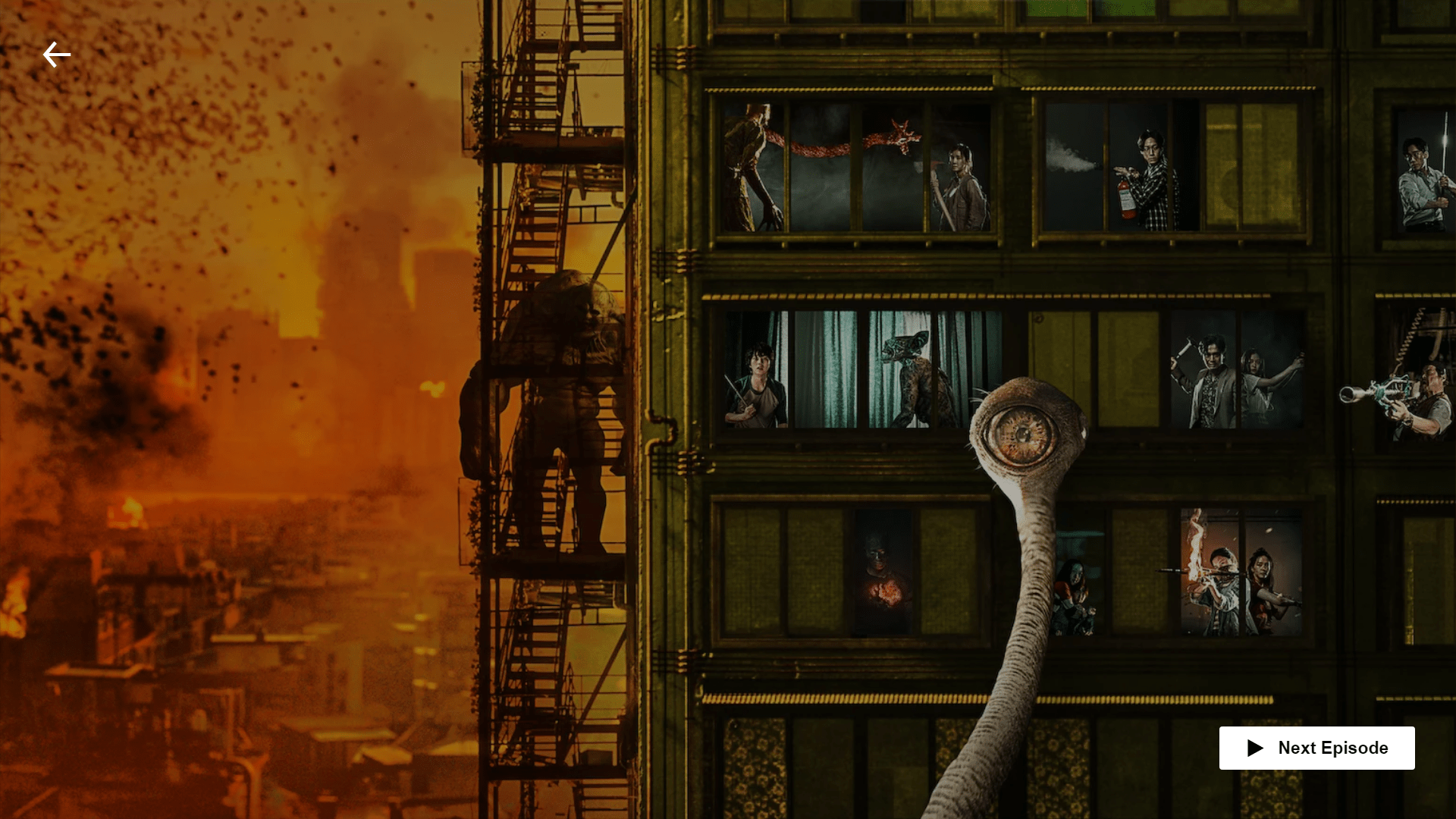Click the back arrow icon

[57, 55]
